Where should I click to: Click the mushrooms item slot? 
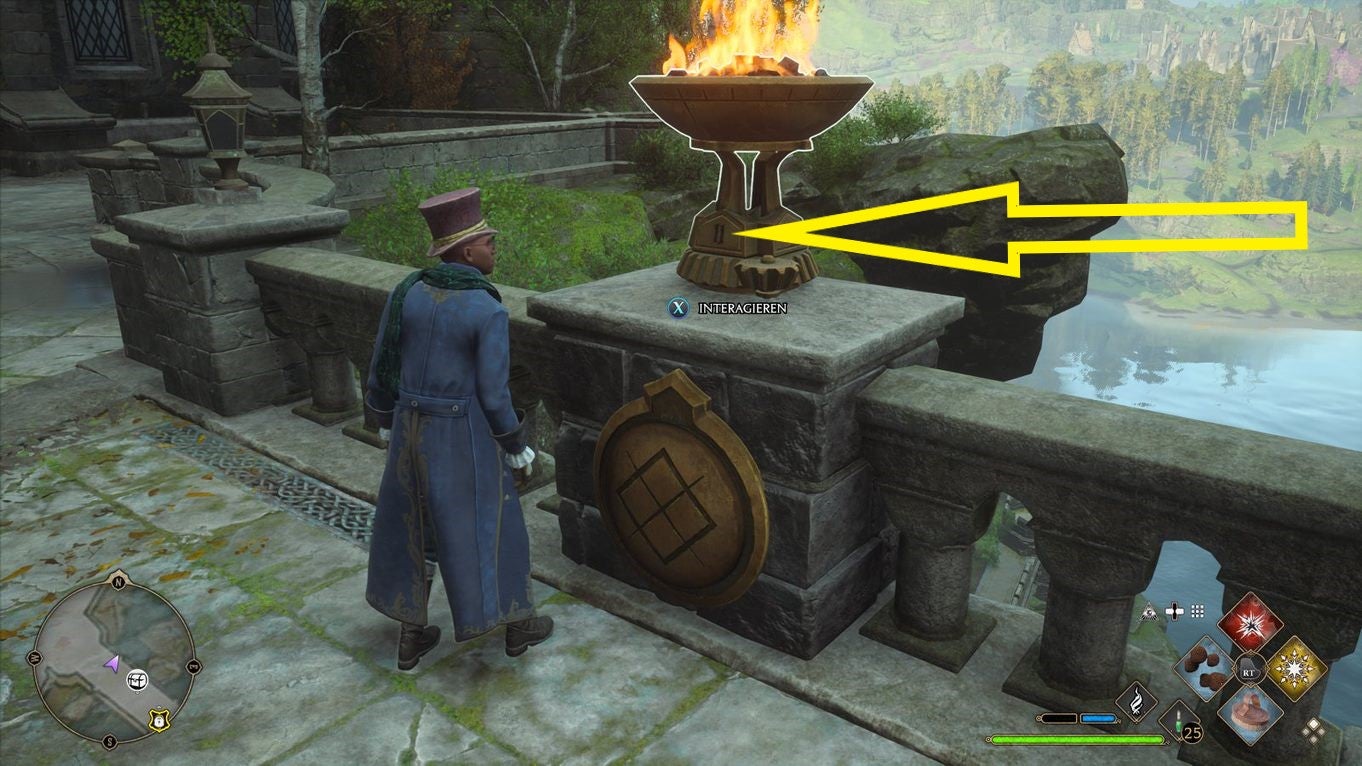click(x=1203, y=667)
